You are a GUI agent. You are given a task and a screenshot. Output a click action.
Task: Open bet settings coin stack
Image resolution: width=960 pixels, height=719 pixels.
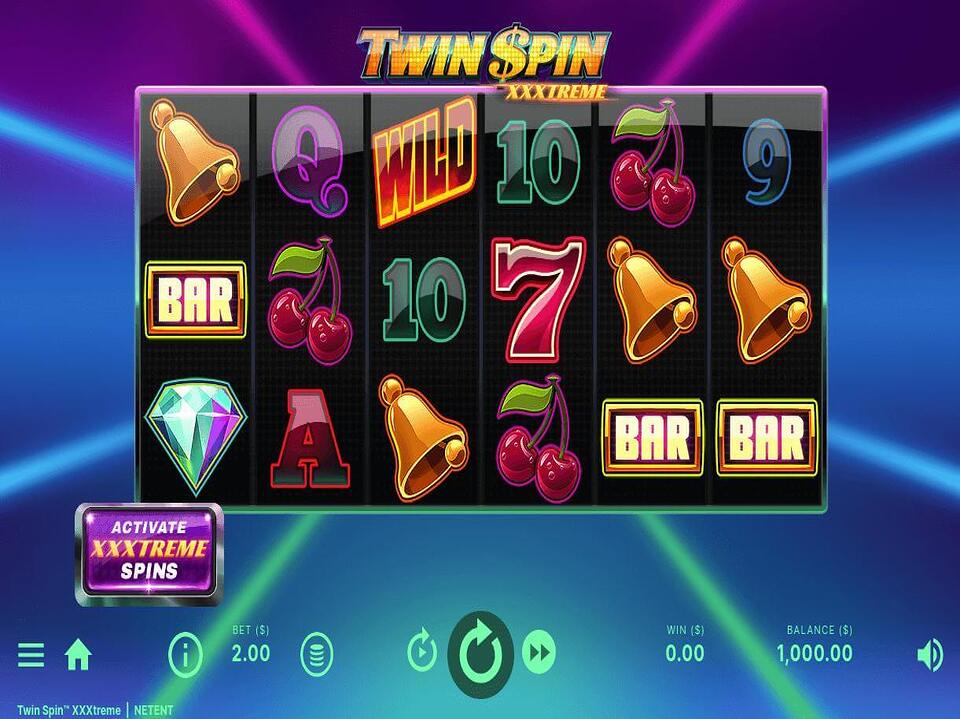point(317,655)
